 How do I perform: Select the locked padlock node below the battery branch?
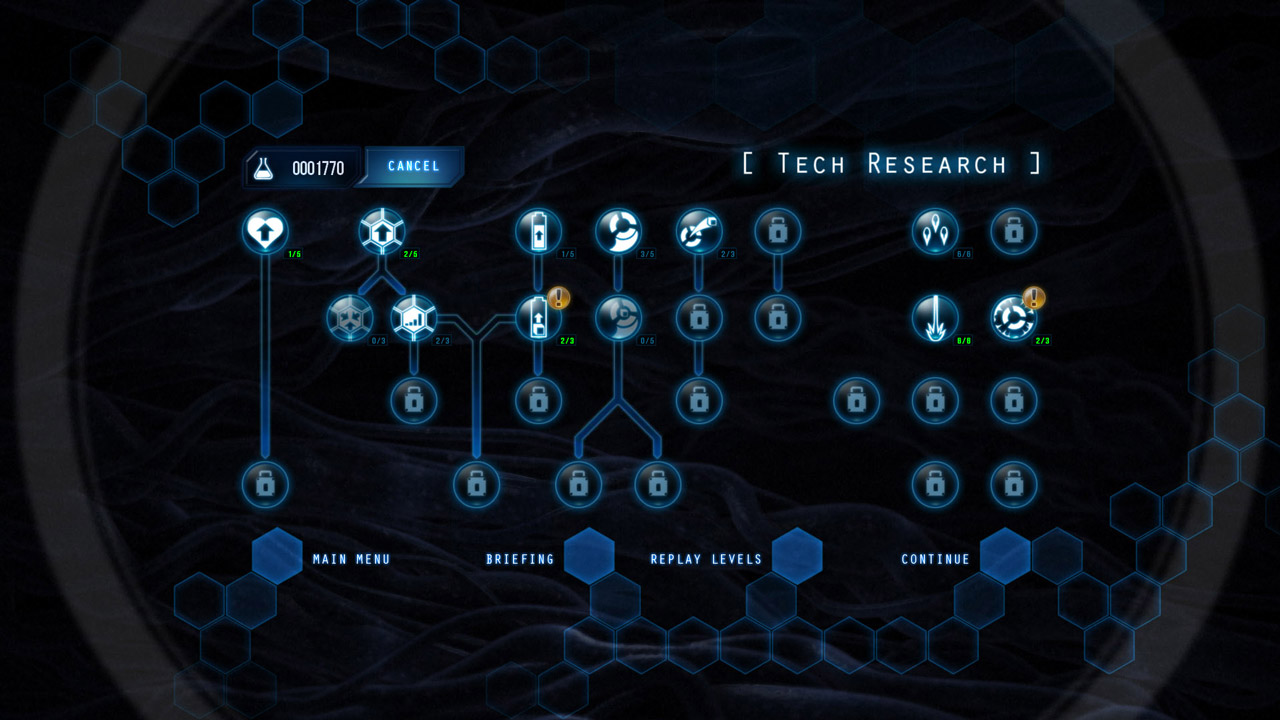[x=538, y=400]
